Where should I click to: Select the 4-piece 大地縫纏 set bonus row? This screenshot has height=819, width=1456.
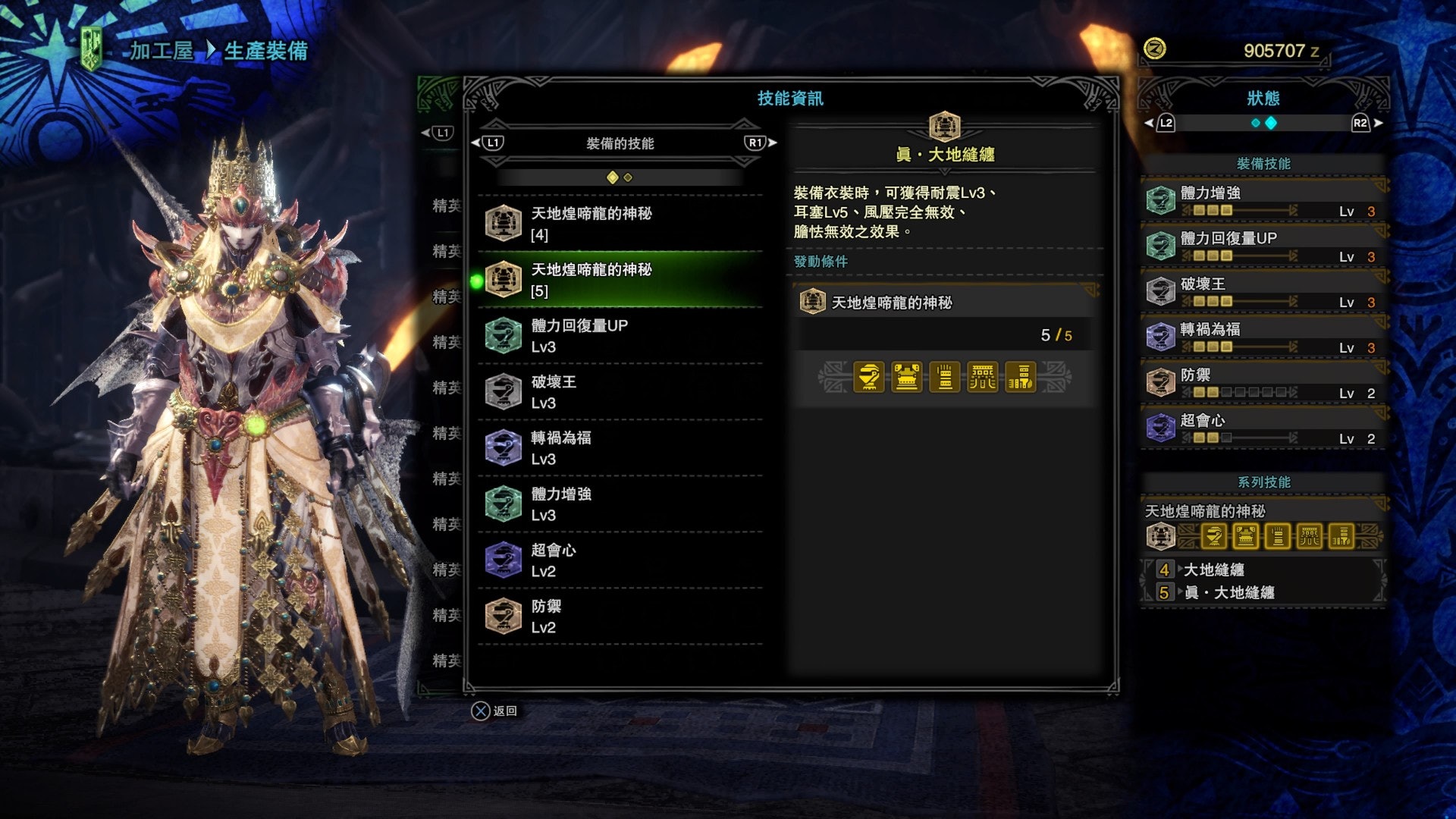1263,570
